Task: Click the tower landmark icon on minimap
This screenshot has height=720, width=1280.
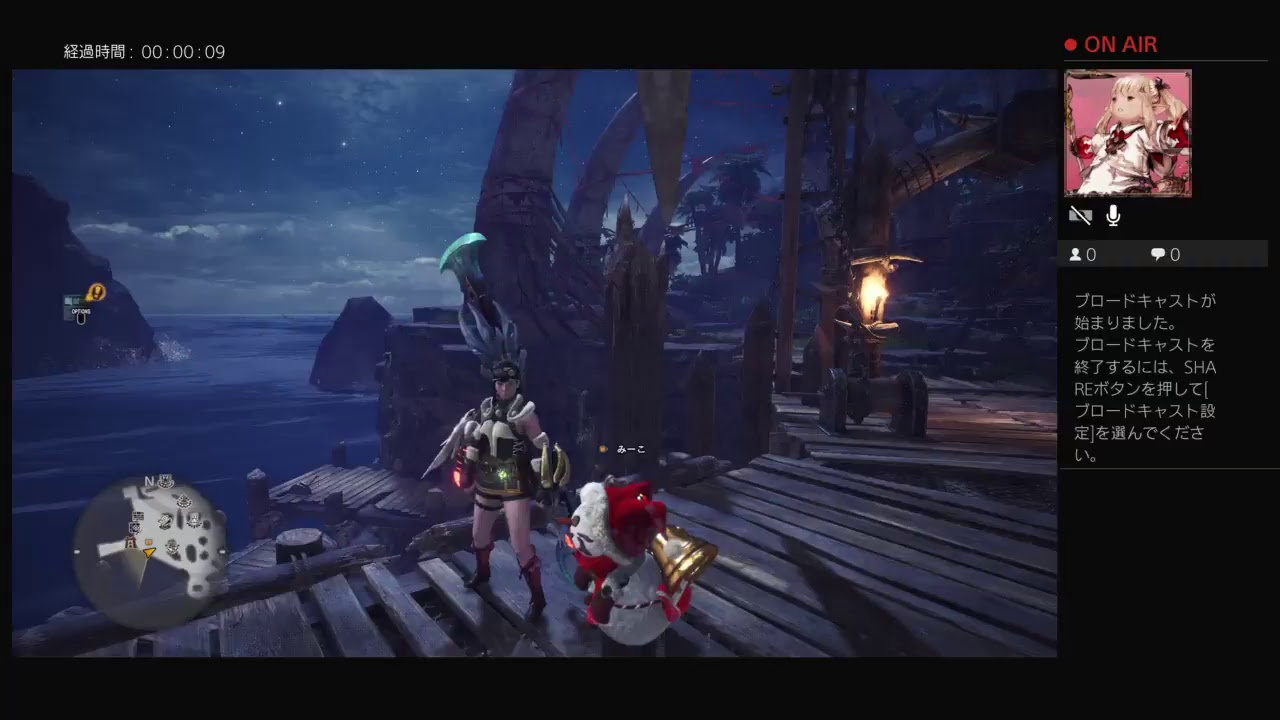Action: coord(130,541)
